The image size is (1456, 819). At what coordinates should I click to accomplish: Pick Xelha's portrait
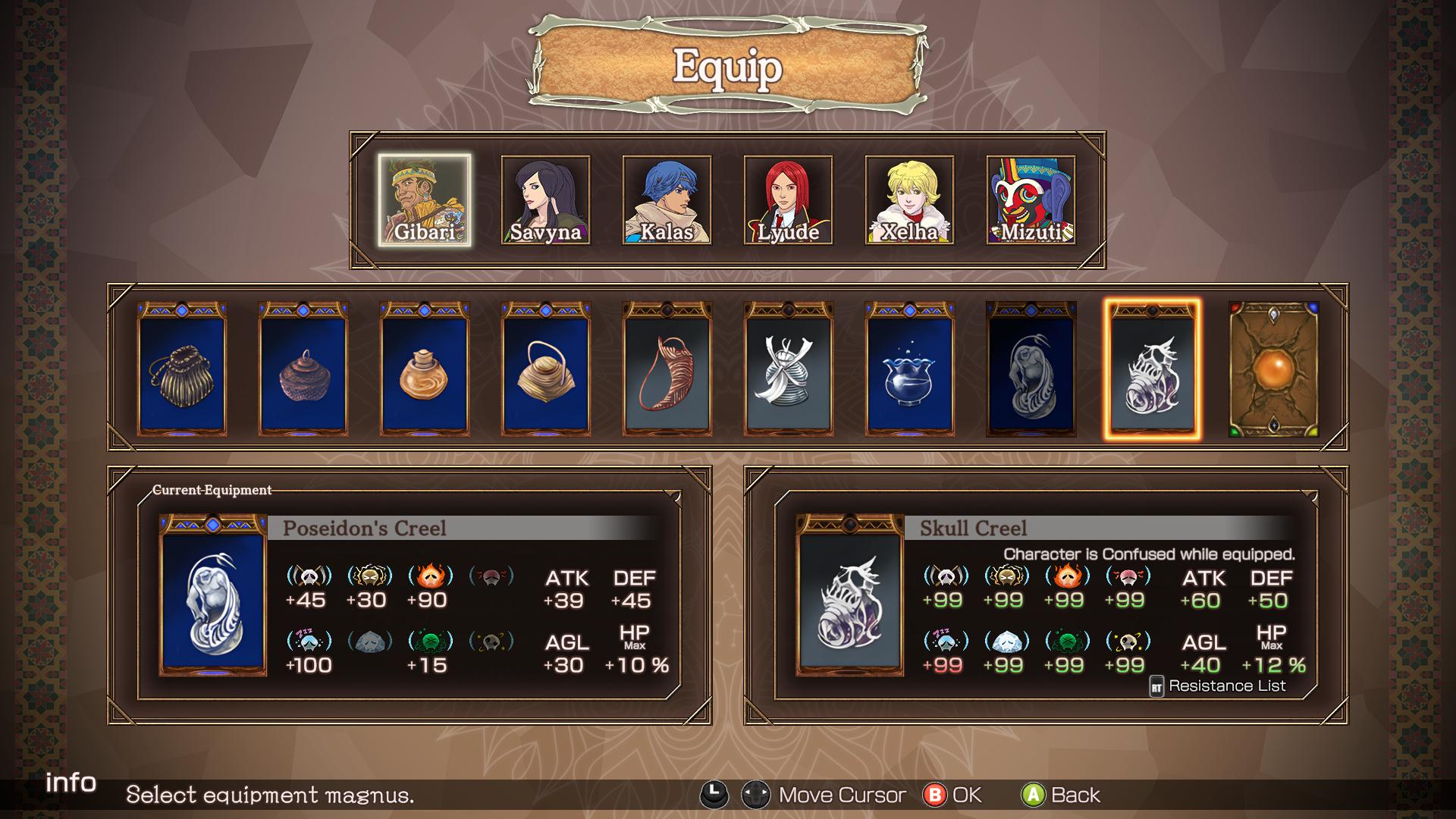pyautogui.click(x=909, y=200)
